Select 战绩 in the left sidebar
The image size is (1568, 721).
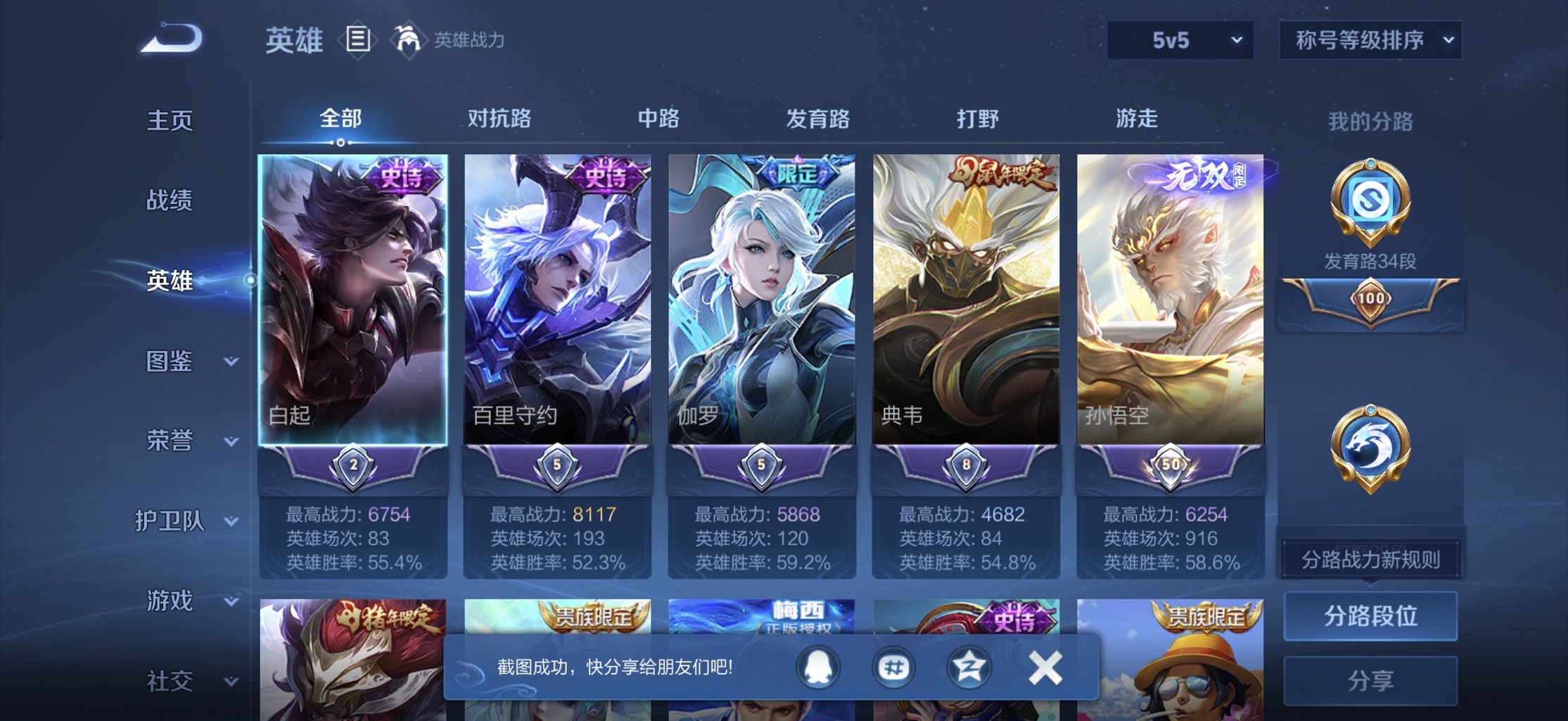[x=169, y=201]
